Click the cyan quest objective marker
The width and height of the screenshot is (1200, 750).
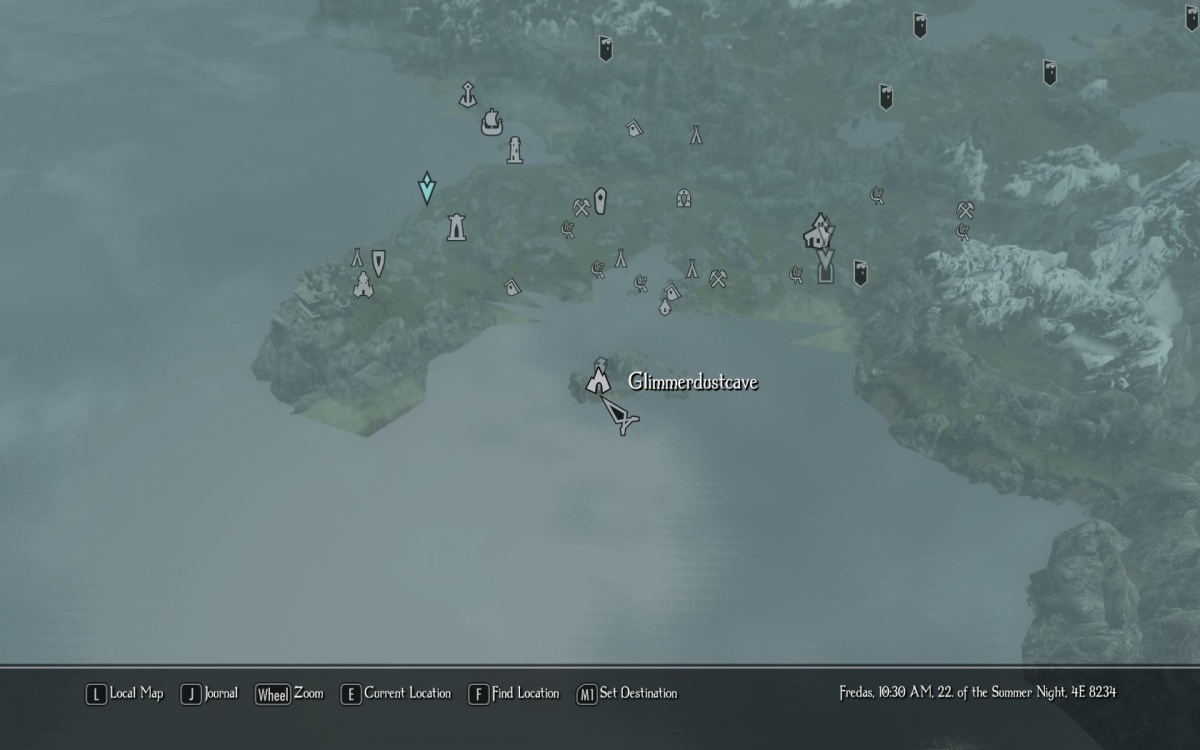tap(427, 187)
